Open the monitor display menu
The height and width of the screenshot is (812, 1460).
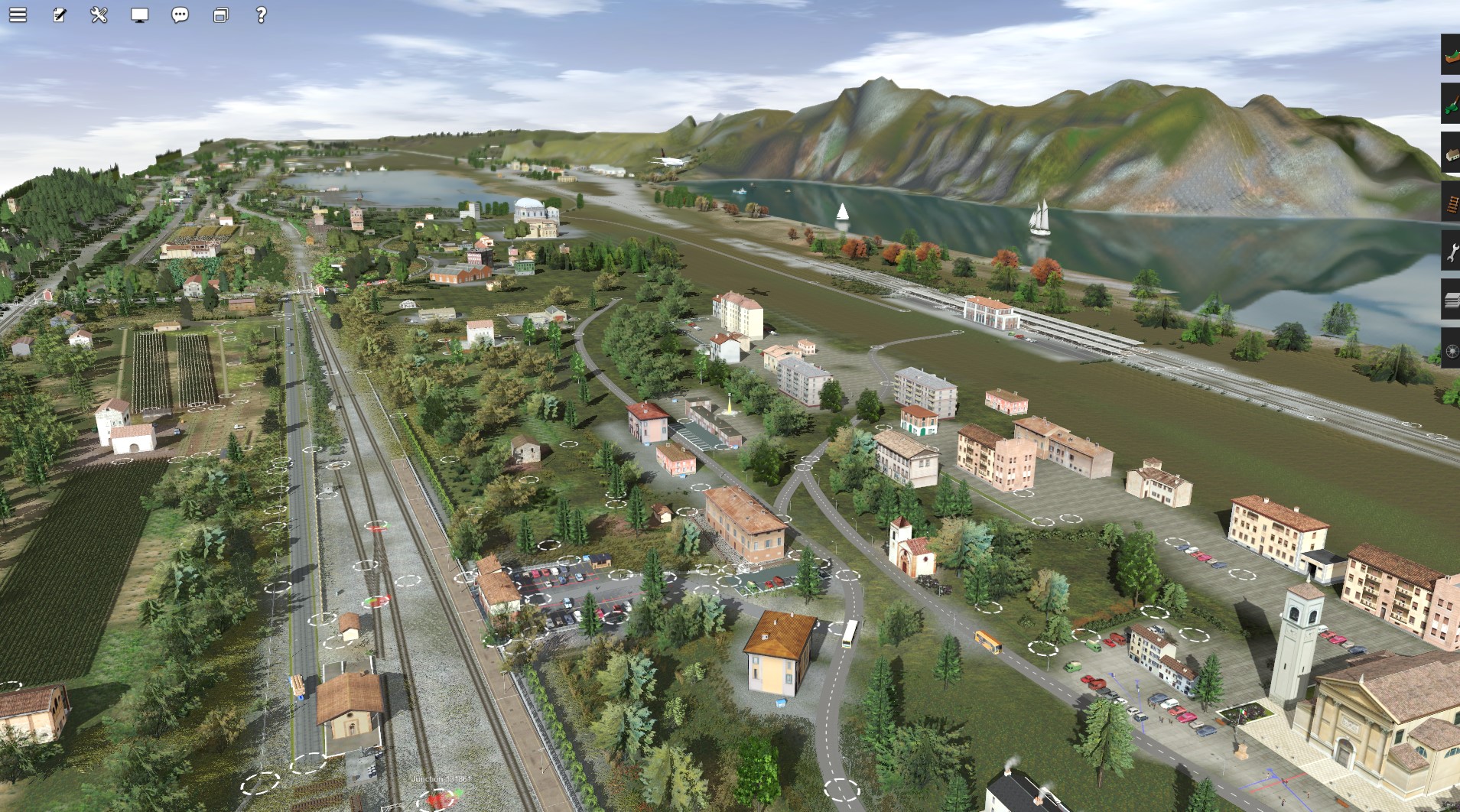(139, 15)
